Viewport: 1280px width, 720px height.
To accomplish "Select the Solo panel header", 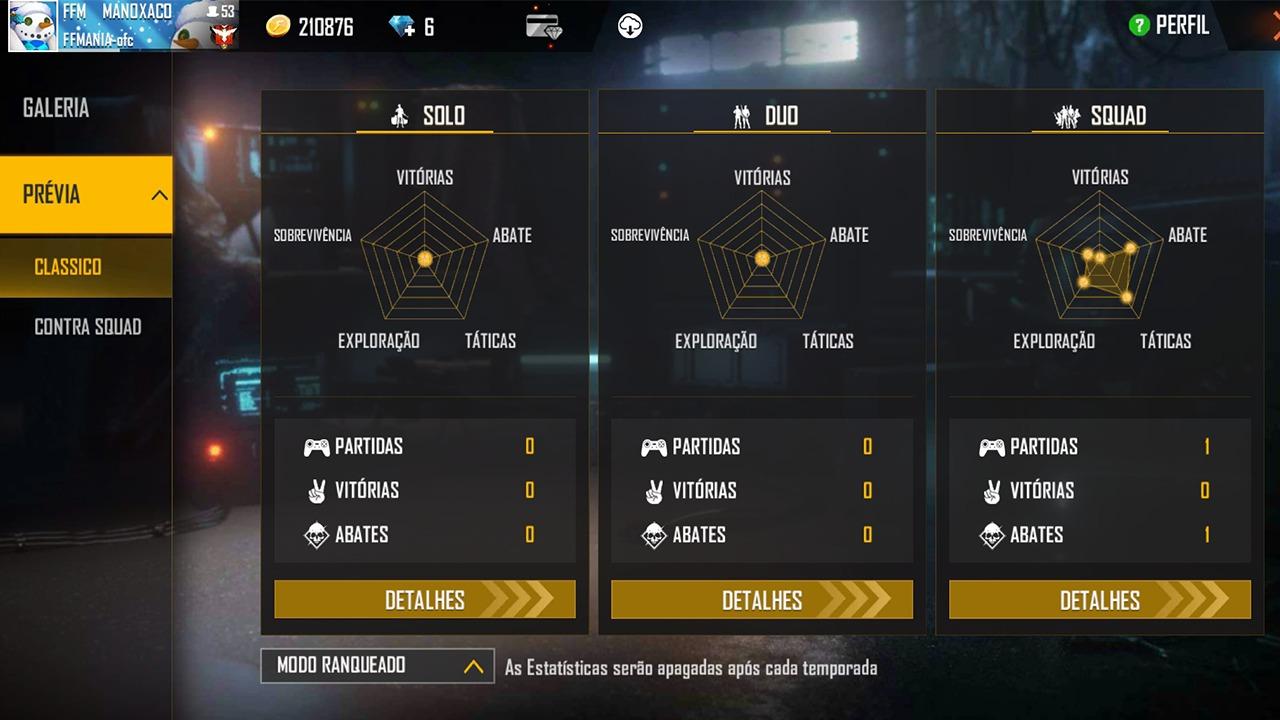I will tap(425, 116).
